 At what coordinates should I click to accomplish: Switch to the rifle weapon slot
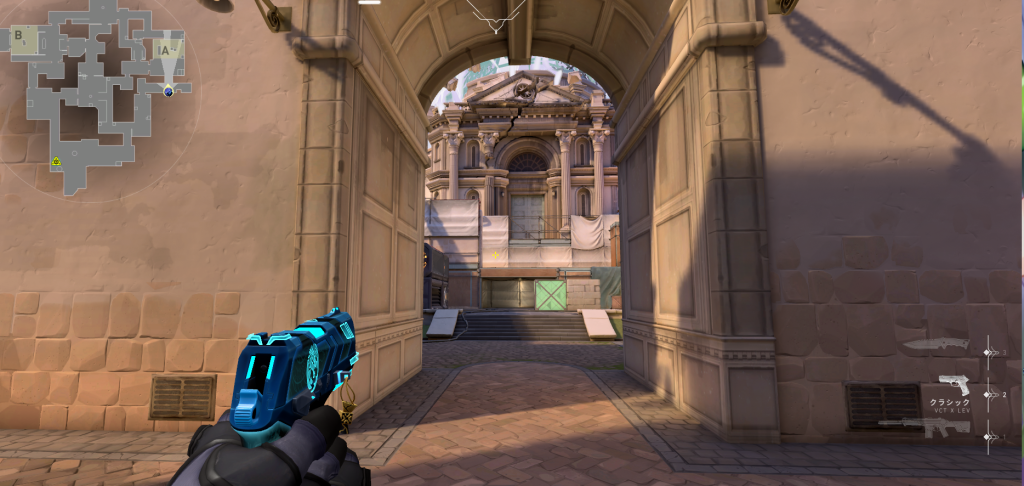point(925,427)
